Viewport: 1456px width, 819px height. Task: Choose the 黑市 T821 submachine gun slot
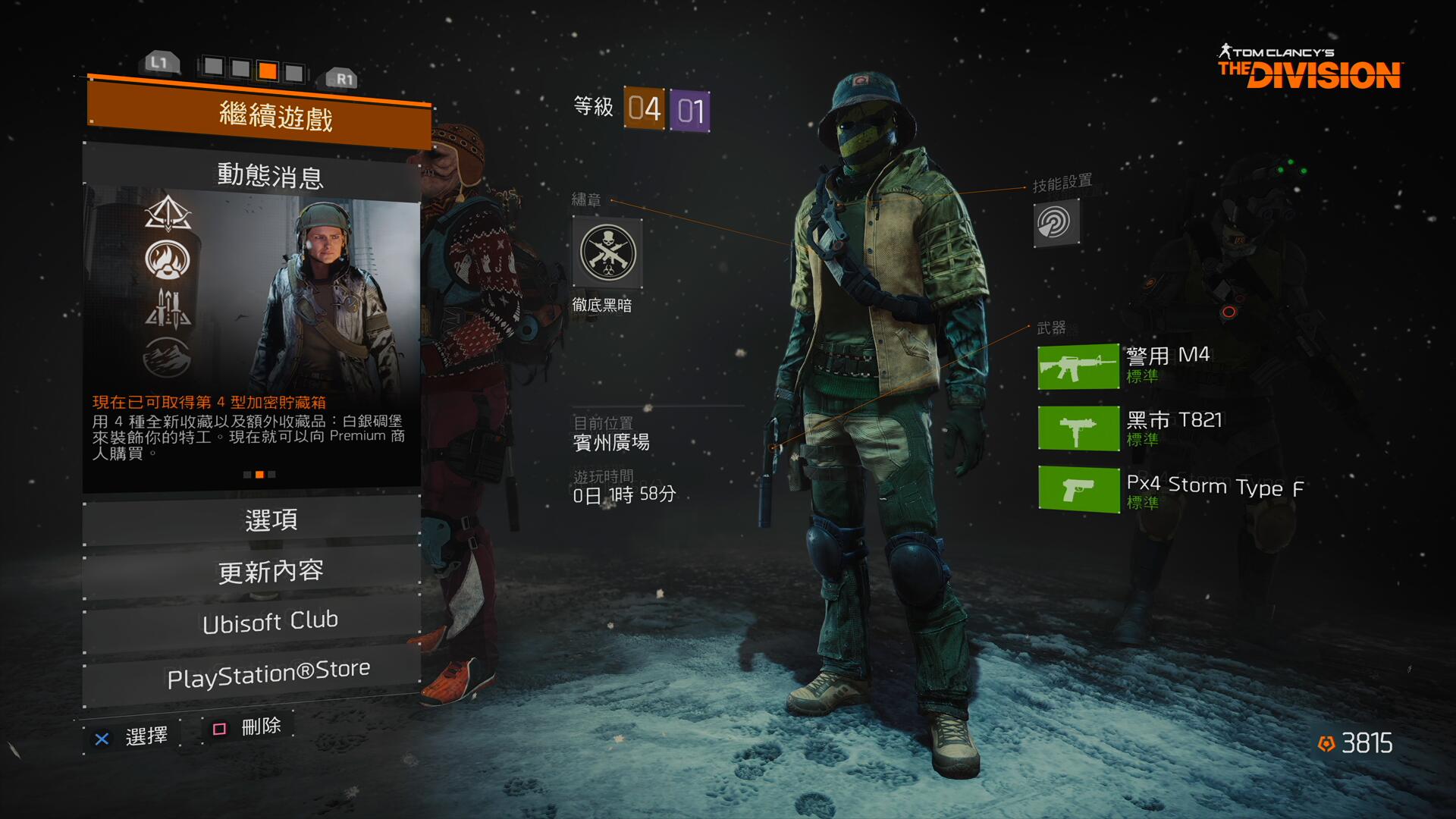1078,428
